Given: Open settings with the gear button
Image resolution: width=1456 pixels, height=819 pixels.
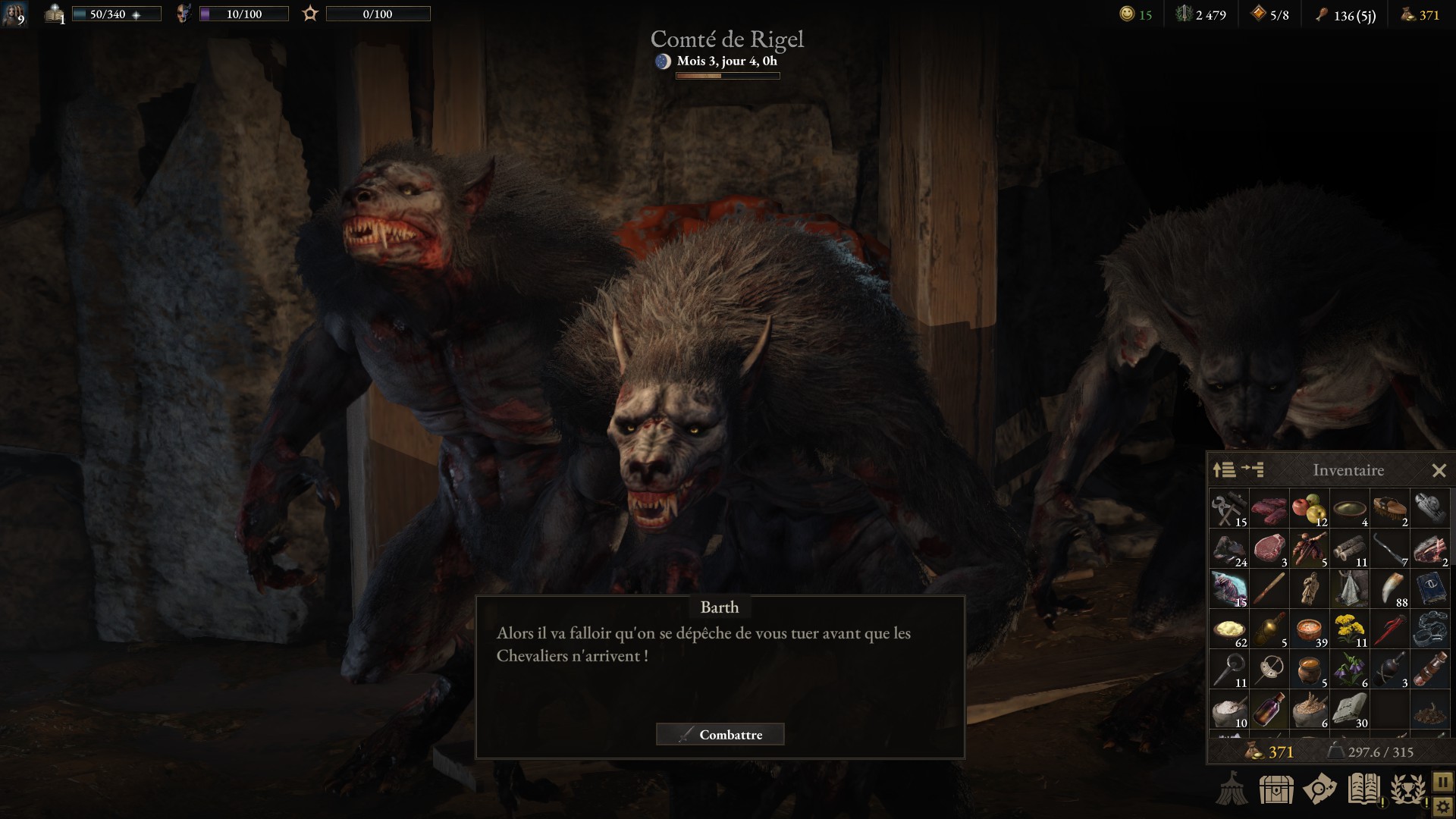Looking at the screenshot, I should point(1442,807).
